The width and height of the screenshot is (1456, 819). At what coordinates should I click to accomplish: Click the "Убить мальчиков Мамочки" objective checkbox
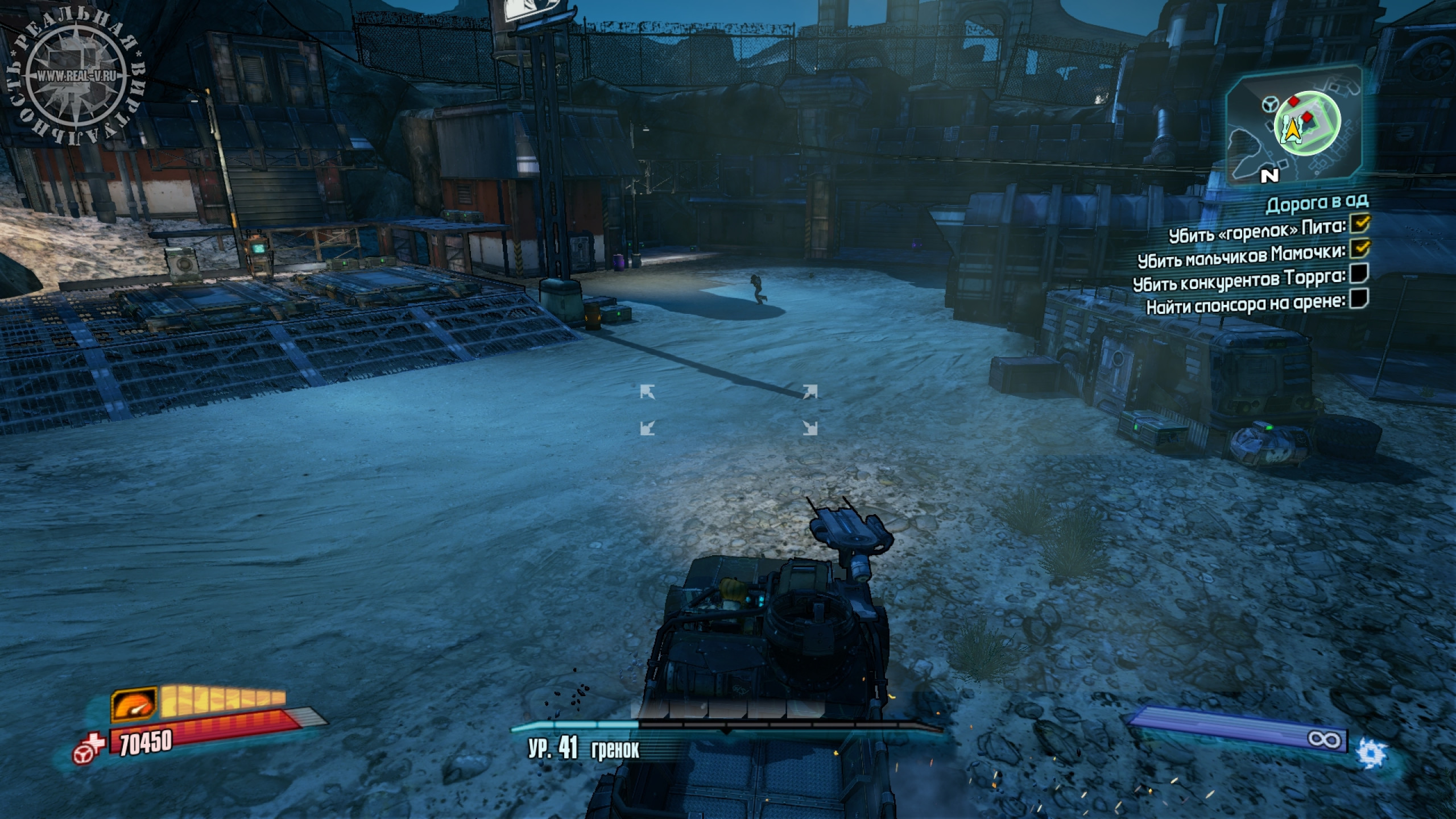[x=1359, y=249]
